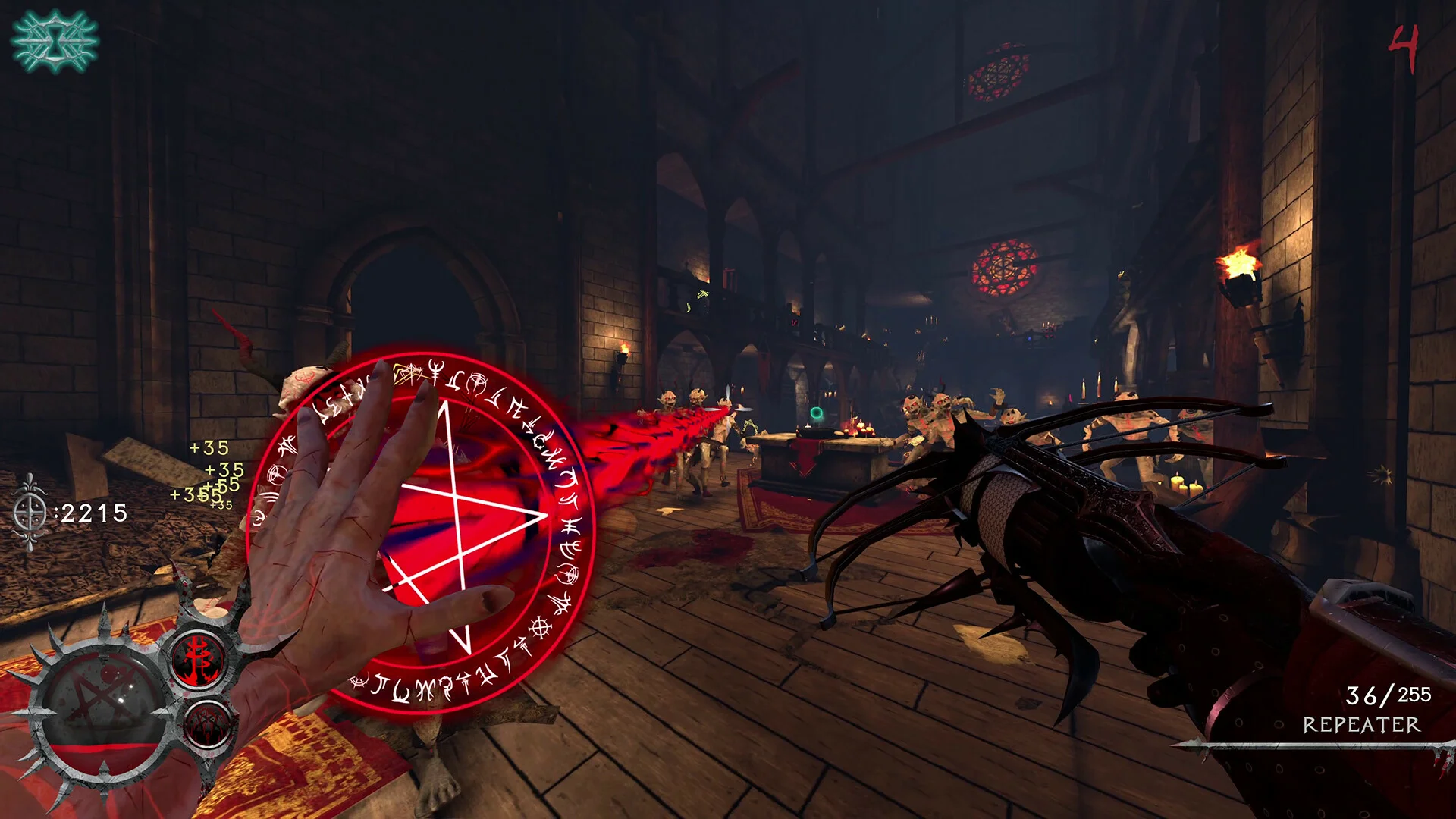Image resolution: width=1456 pixels, height=819 pixels.
Task: Activate the glowing red rune ability icon
Action: pyautogui.click(x=199, y=658)
